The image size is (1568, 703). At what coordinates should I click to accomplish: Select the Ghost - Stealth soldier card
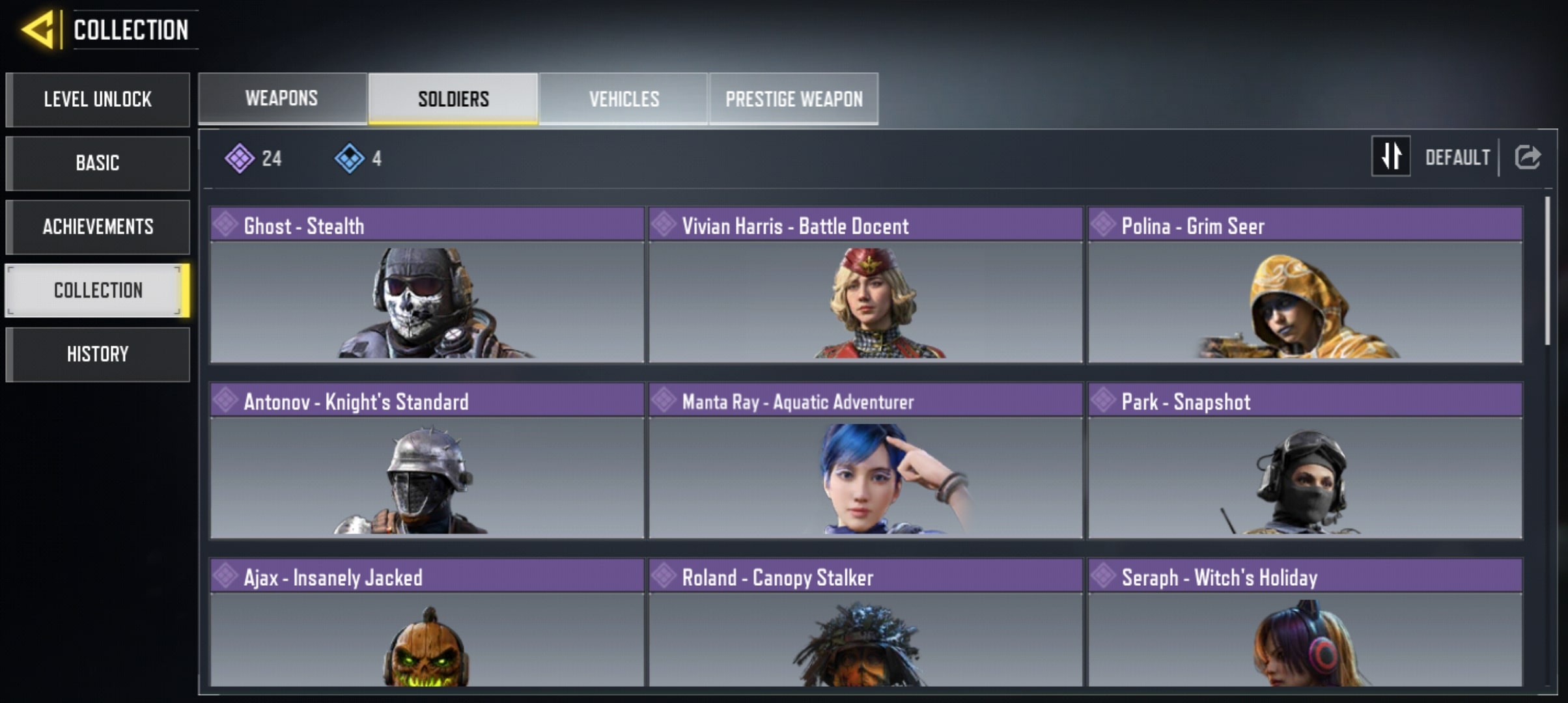pyautogui.click(x=427, y=285)
